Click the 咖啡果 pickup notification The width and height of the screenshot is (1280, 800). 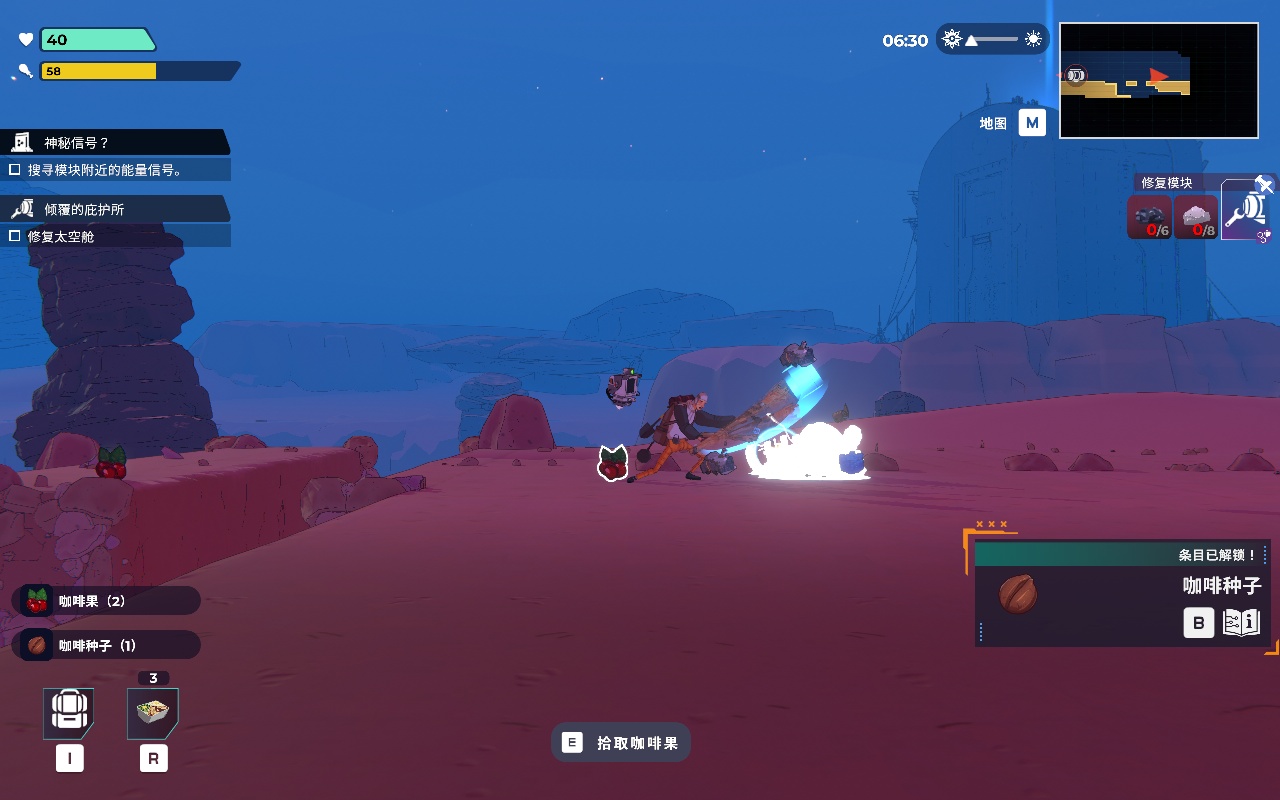110,601
